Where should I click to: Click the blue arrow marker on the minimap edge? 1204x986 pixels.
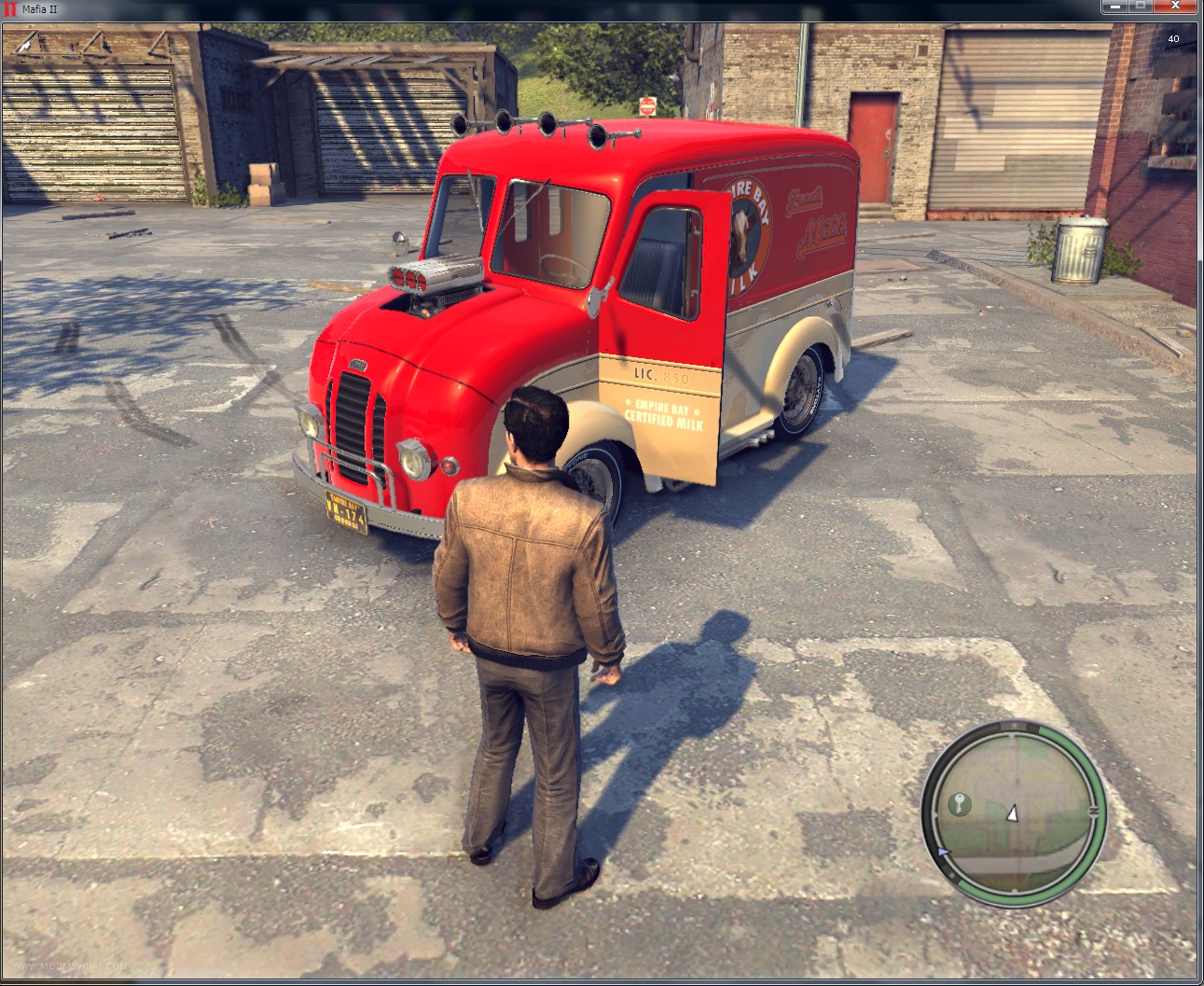coord(944,853)
